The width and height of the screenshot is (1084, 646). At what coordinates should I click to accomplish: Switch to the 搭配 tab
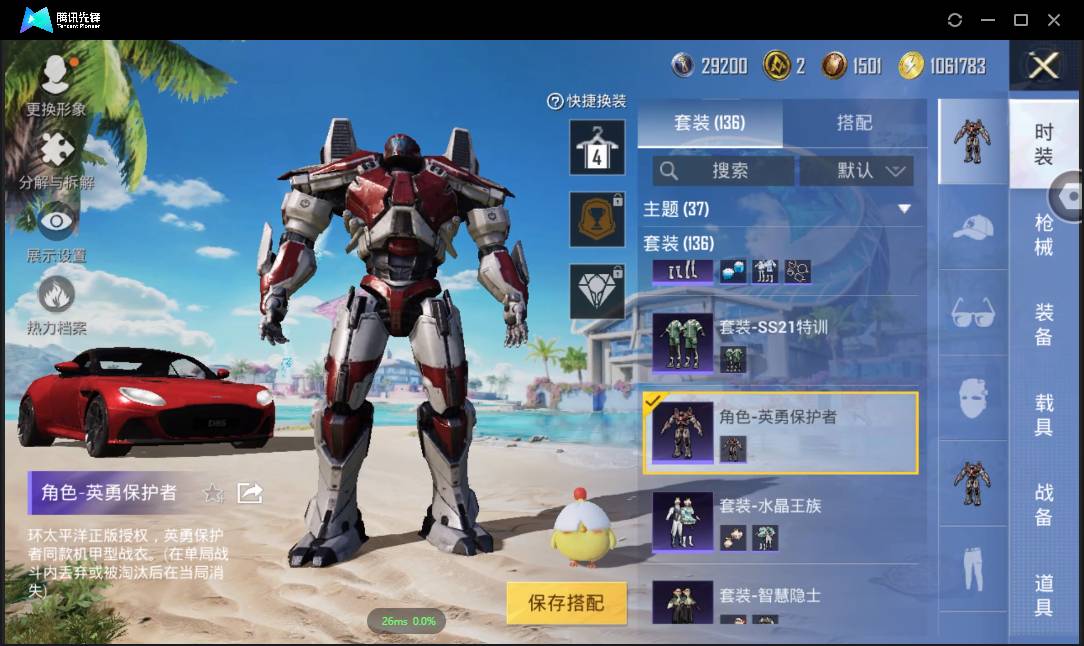tap(854, 123)
